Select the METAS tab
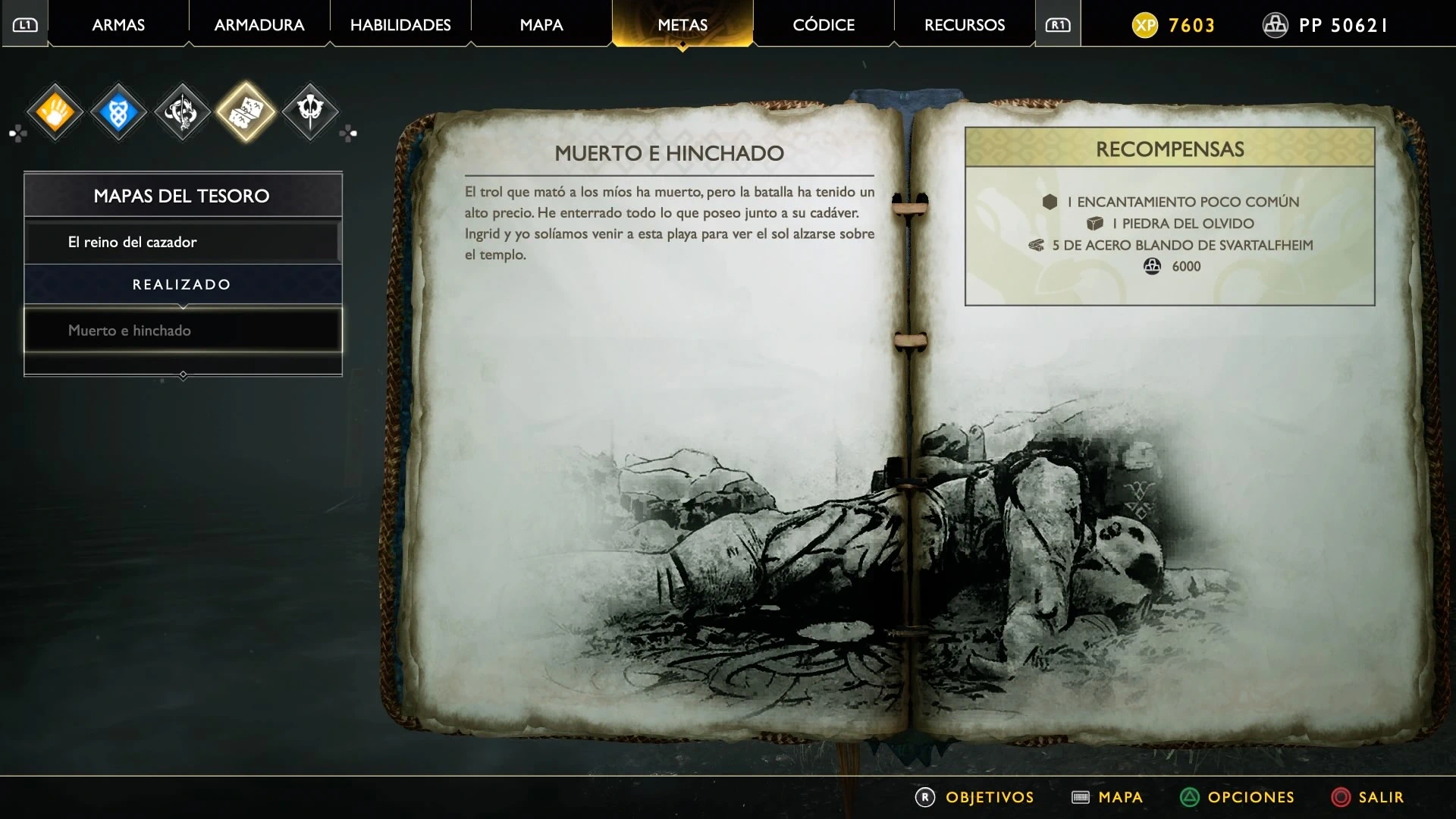Screen dimensions: 1456x819 pos(682,25)
